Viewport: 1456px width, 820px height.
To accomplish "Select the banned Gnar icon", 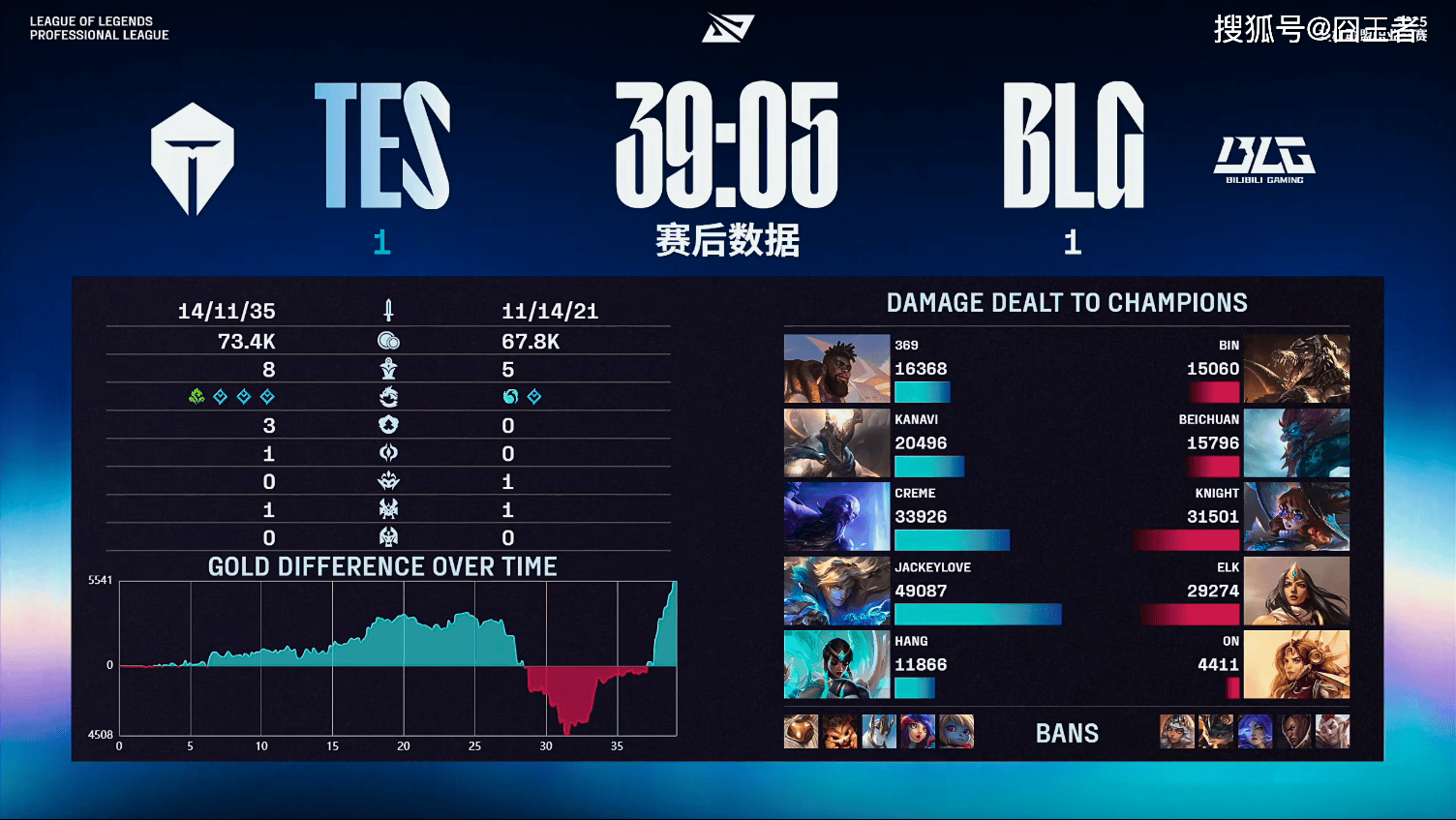I will tap(840, 732).
